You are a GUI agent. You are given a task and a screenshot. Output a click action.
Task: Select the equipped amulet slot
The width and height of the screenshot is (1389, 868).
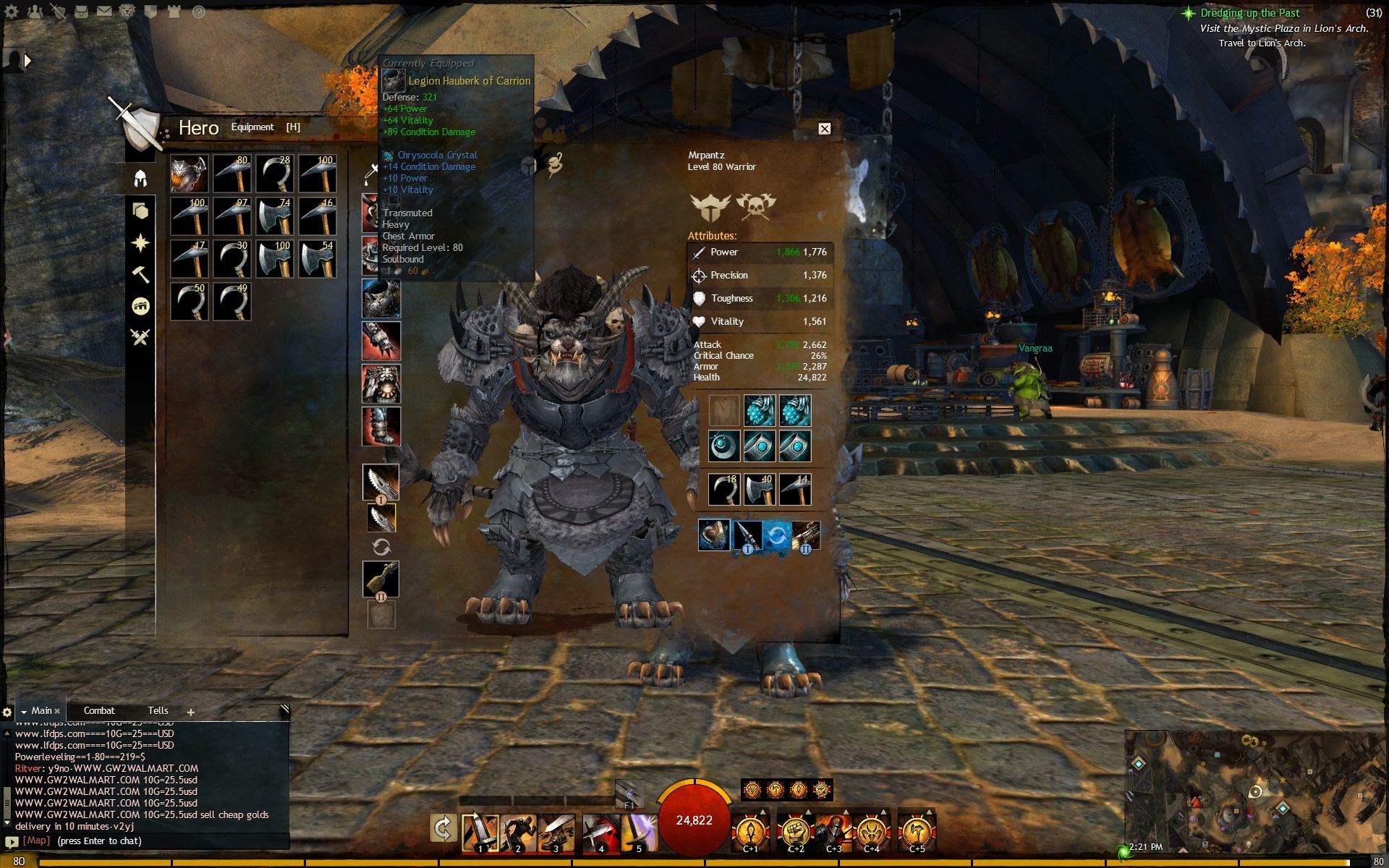tap(724, 446)
